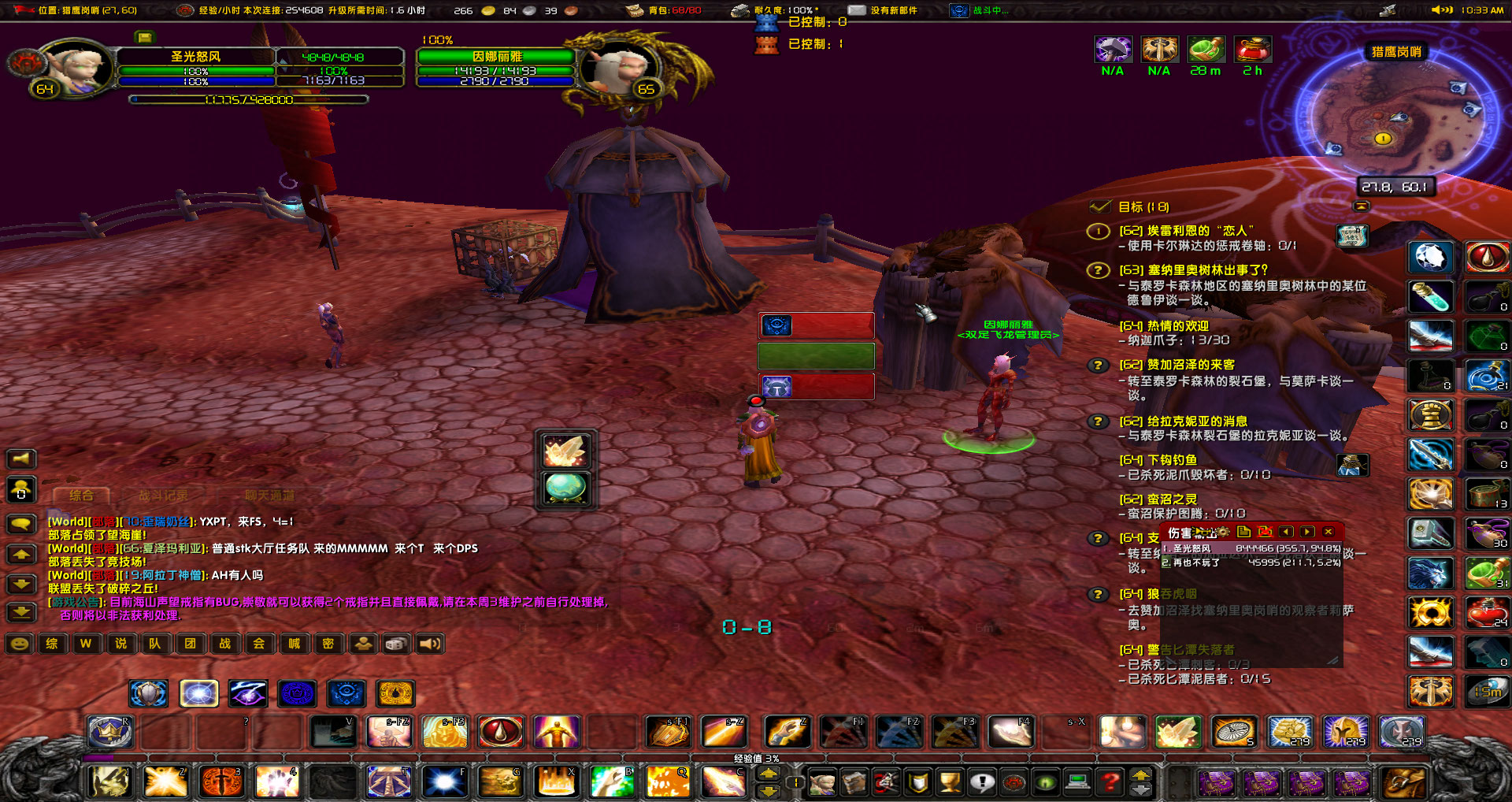This screenshot has height=802, width=1512.
Task: Select the green crystal ball action icon
Action: coord(565,487)
